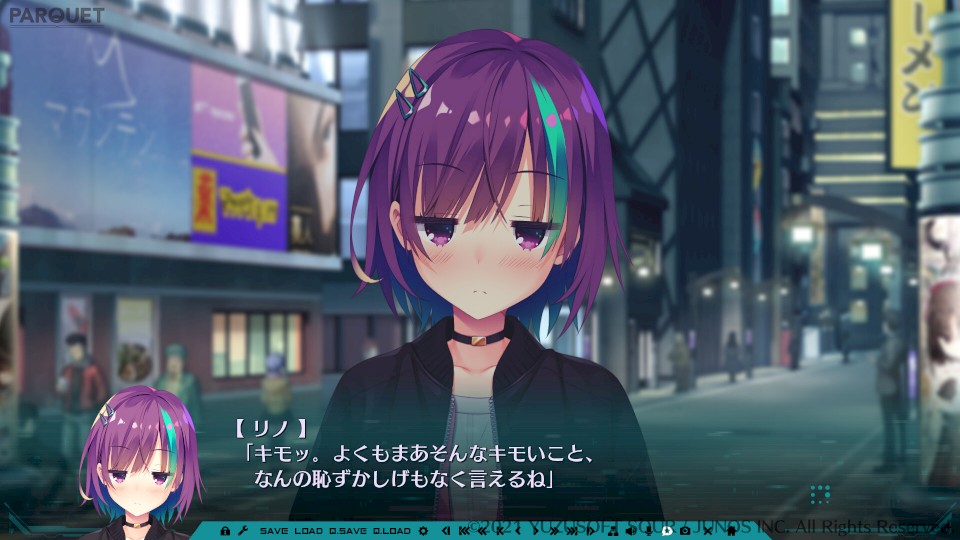Open the gear settings icon
This screenshot has width=960, height=540.
click(423, 530)
